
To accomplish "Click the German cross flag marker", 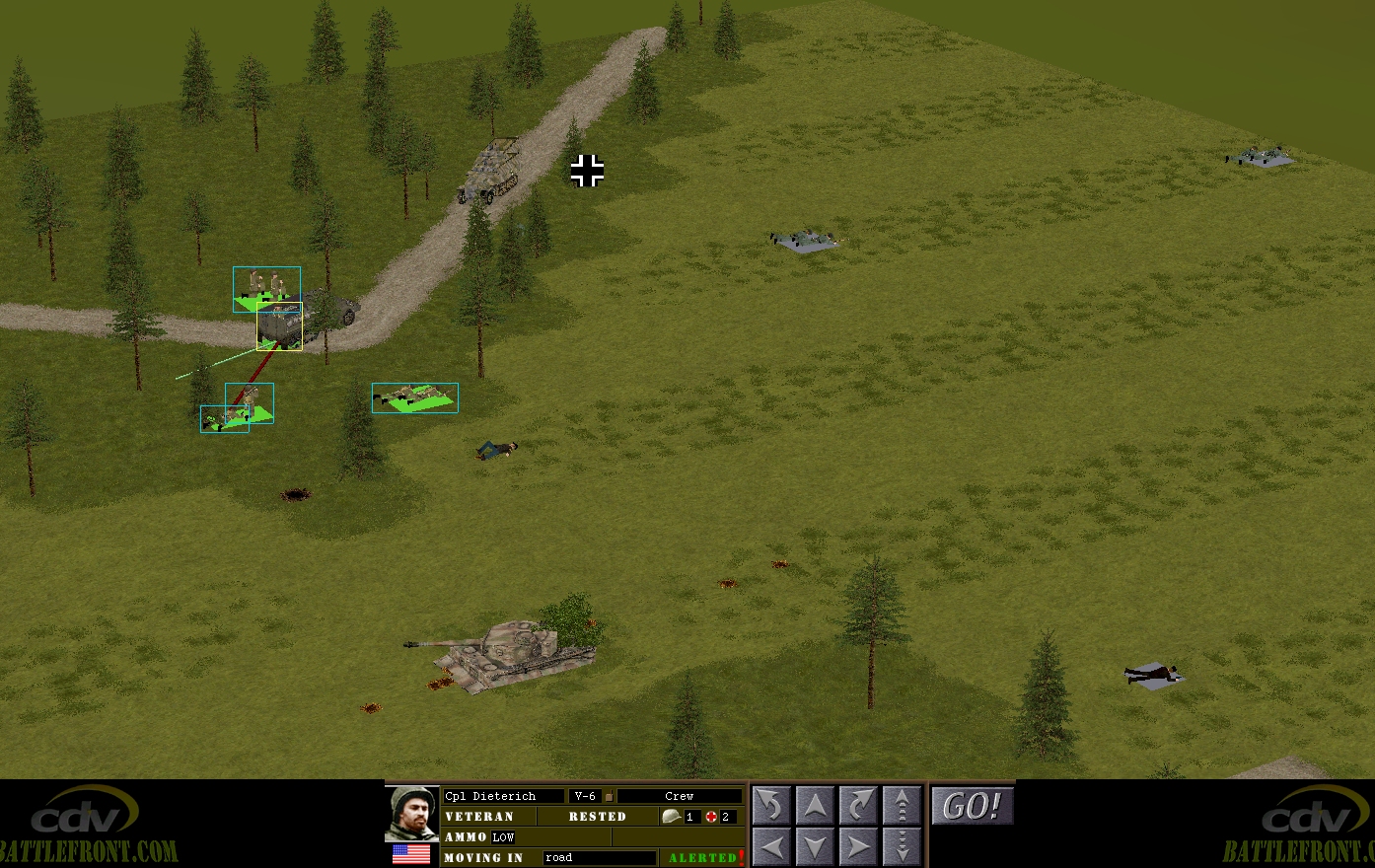I will click(587, 171).
